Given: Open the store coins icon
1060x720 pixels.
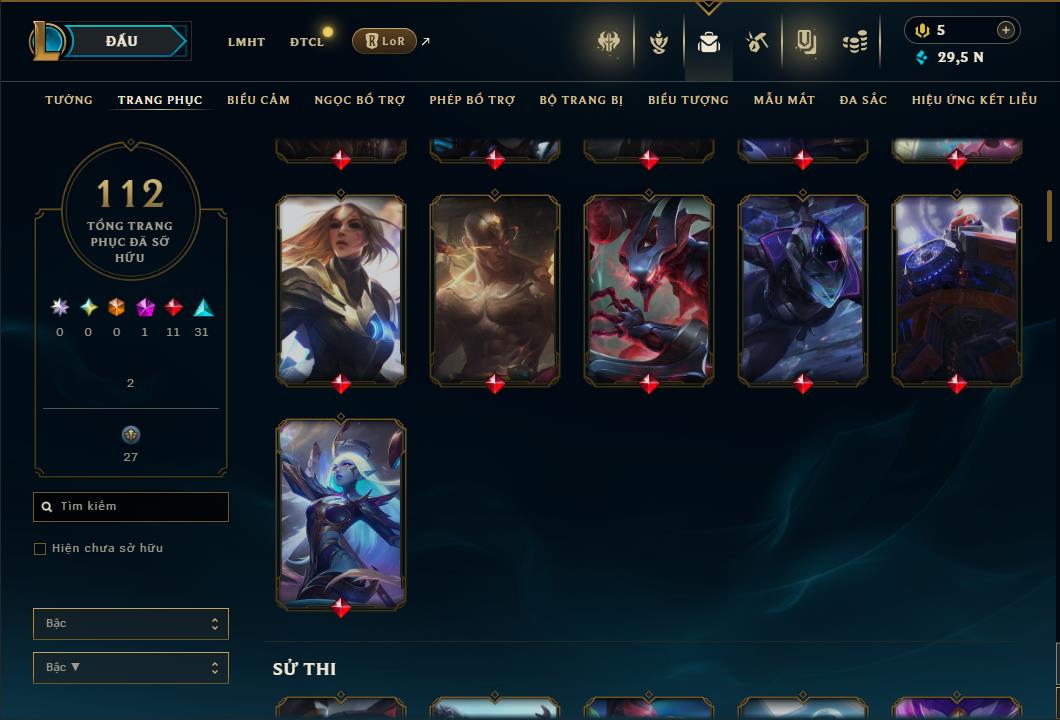Looking at the screenshot, I should (x=855, y=42).
